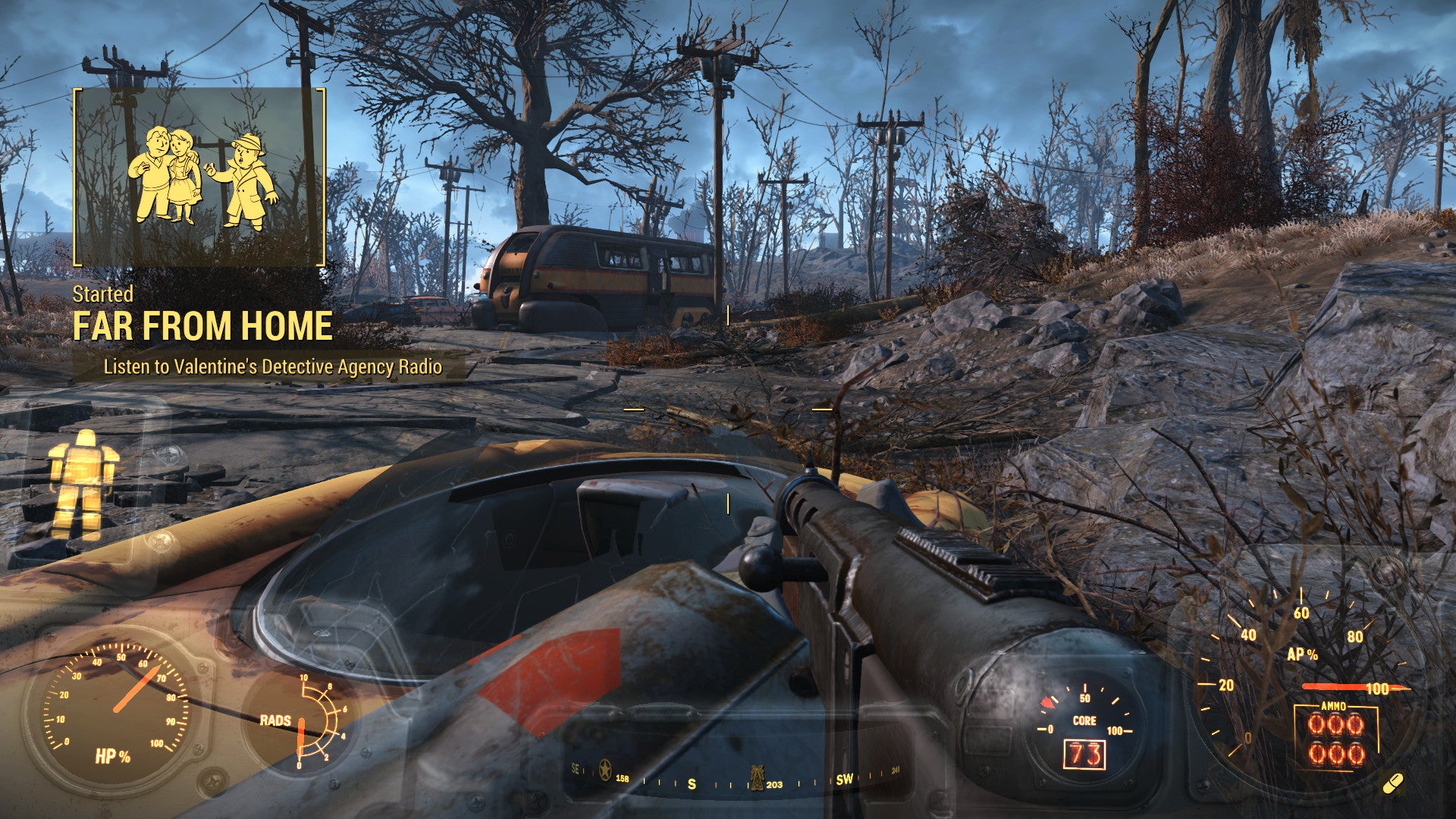Screen dimensions: 1456x819
Task: Select the star marker on the compass
Action: tap(604, 770)
